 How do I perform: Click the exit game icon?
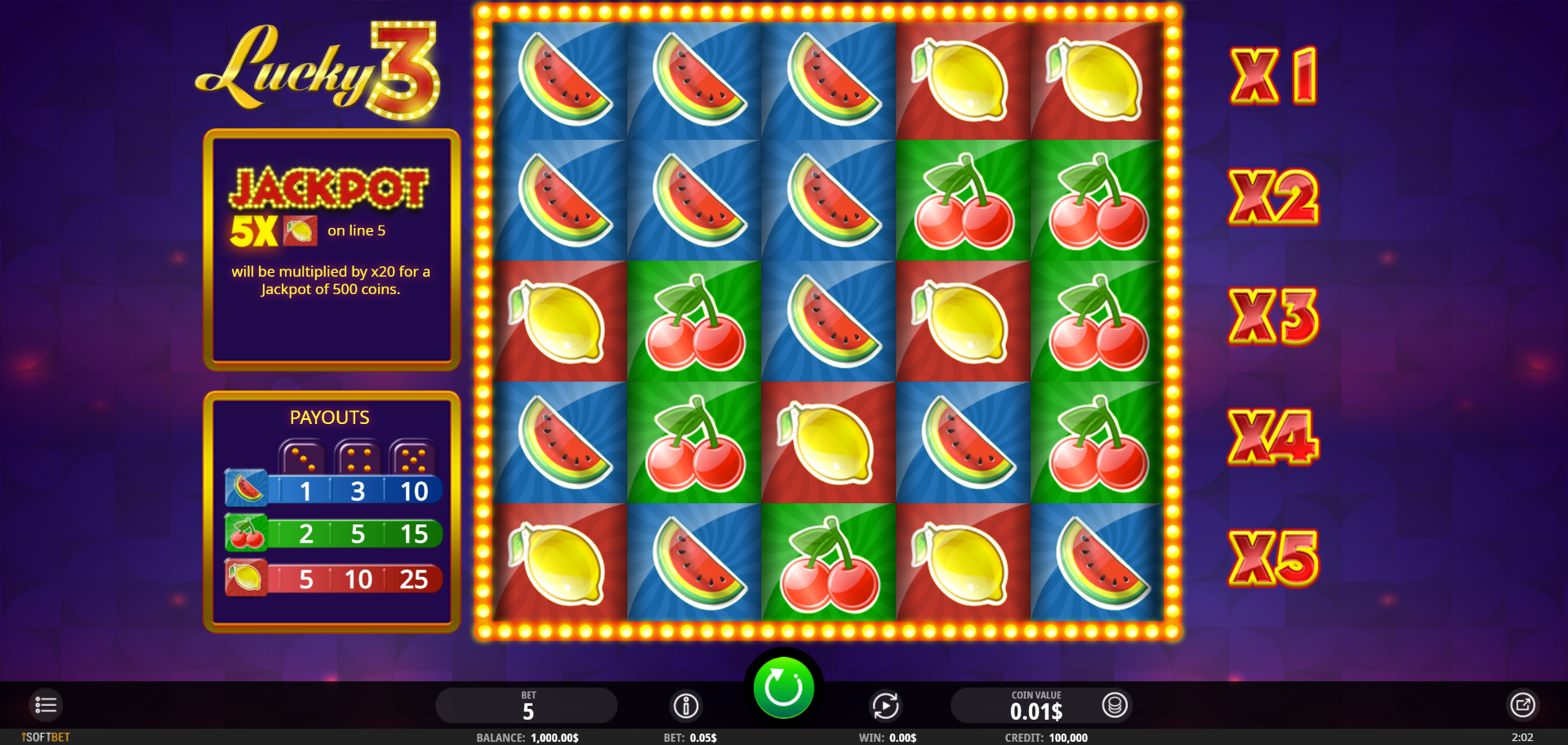1522,705
